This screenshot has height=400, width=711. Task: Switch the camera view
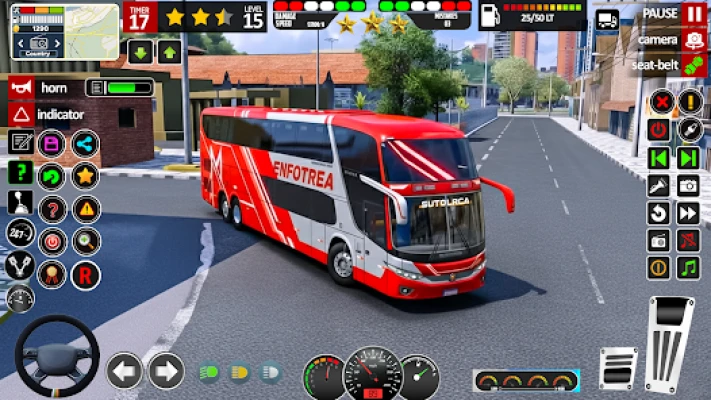point(694,41)
